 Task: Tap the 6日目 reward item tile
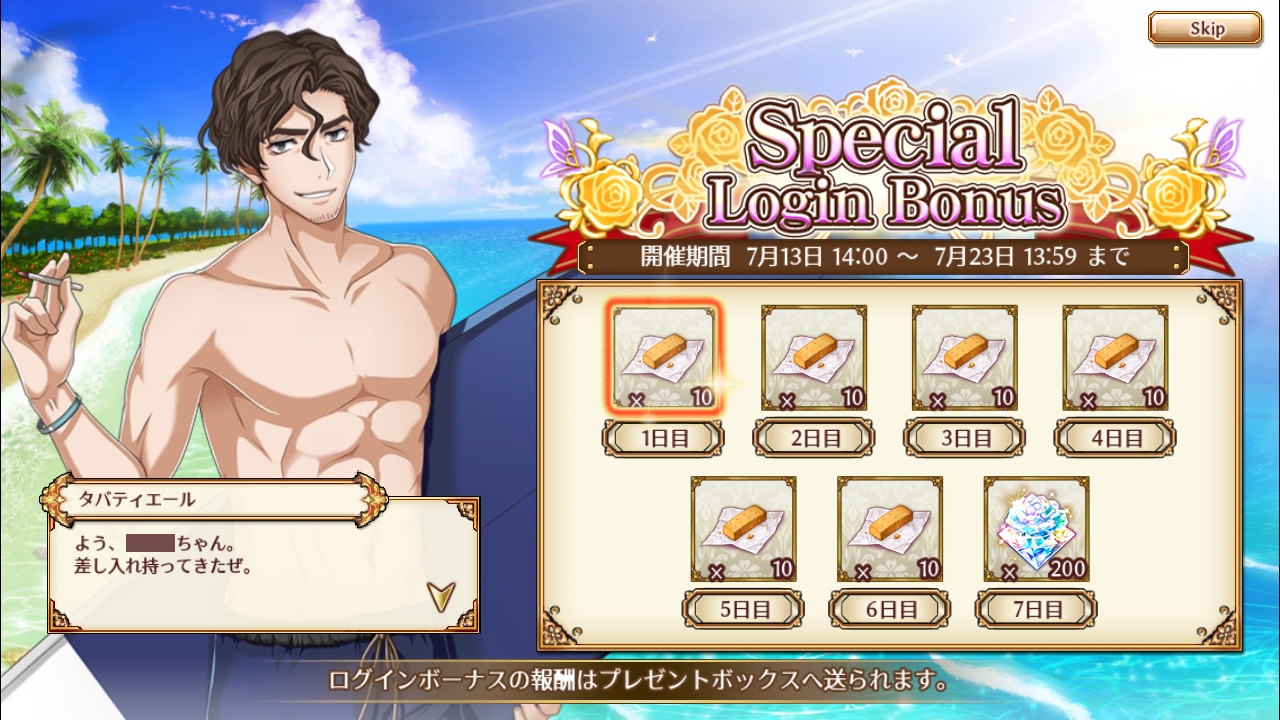pos(890,529)
